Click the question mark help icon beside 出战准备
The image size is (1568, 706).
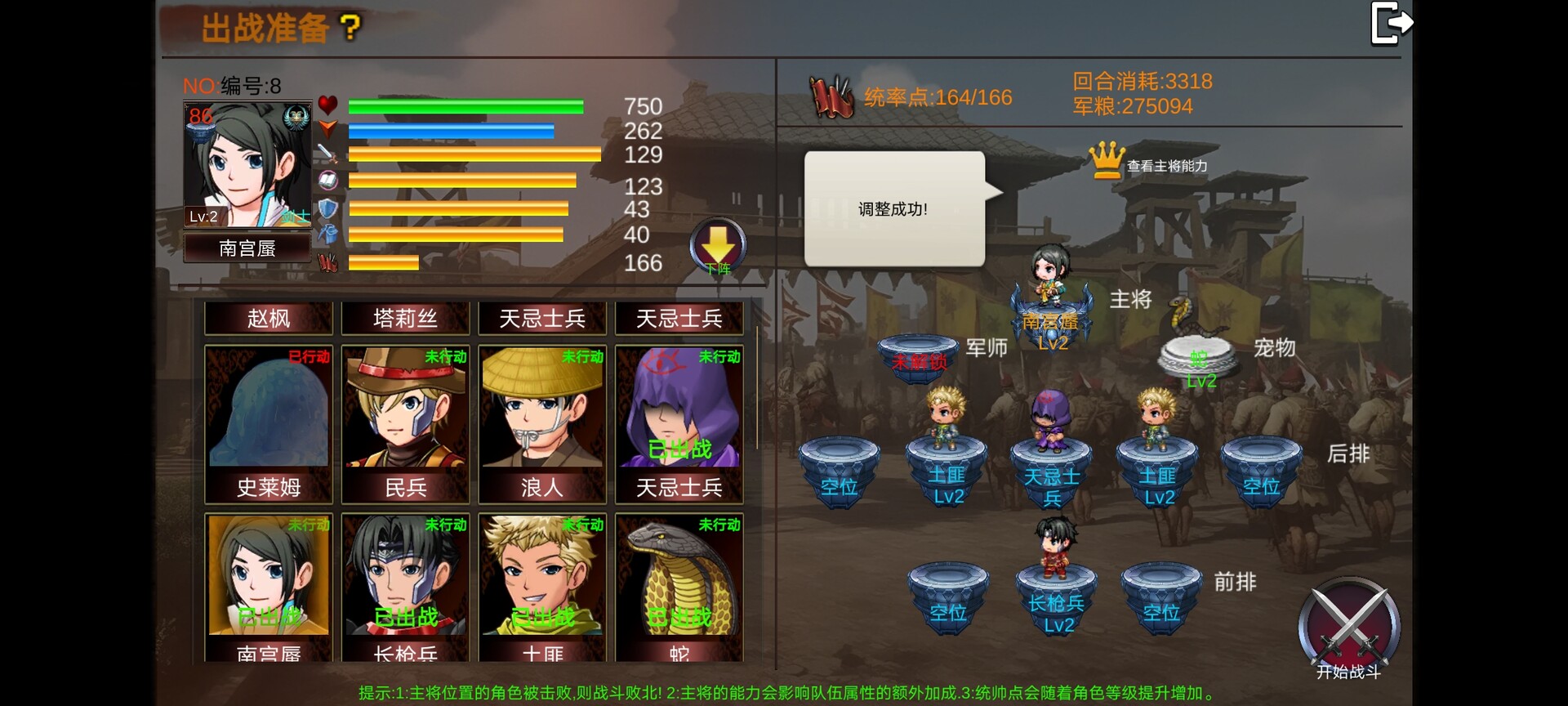[x=351, y=27]
